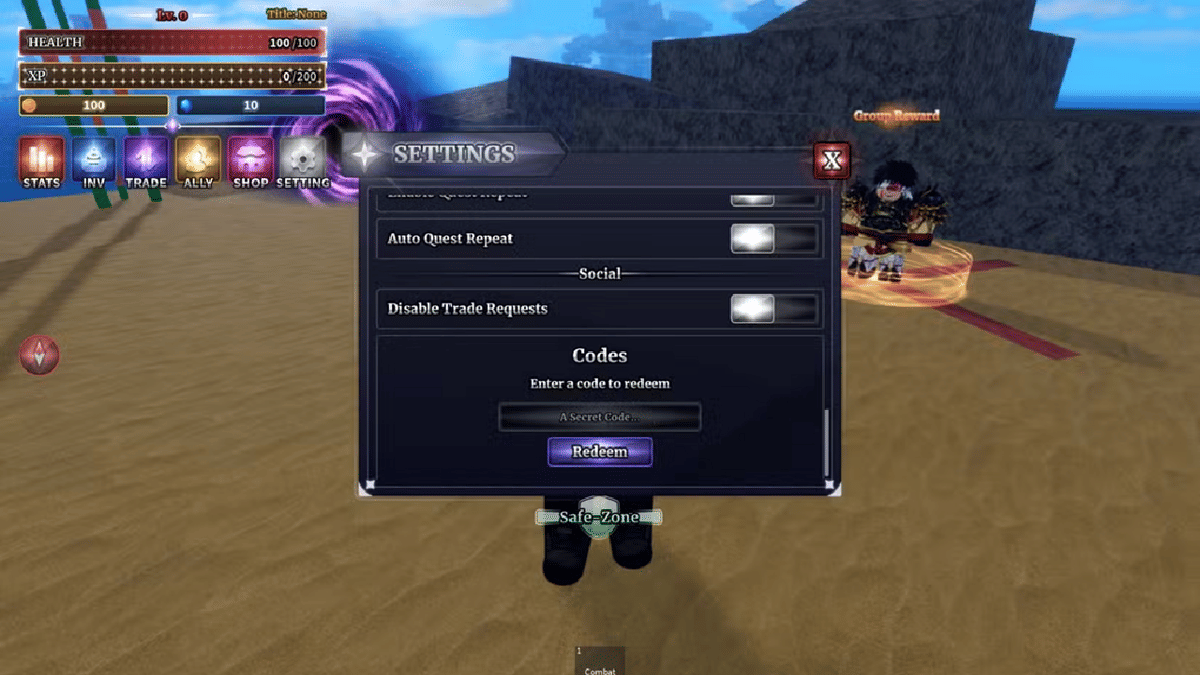Redeem the entered code
This screenshot has width=1200, height=675.
pyautogui.click(x=599, y=452)
